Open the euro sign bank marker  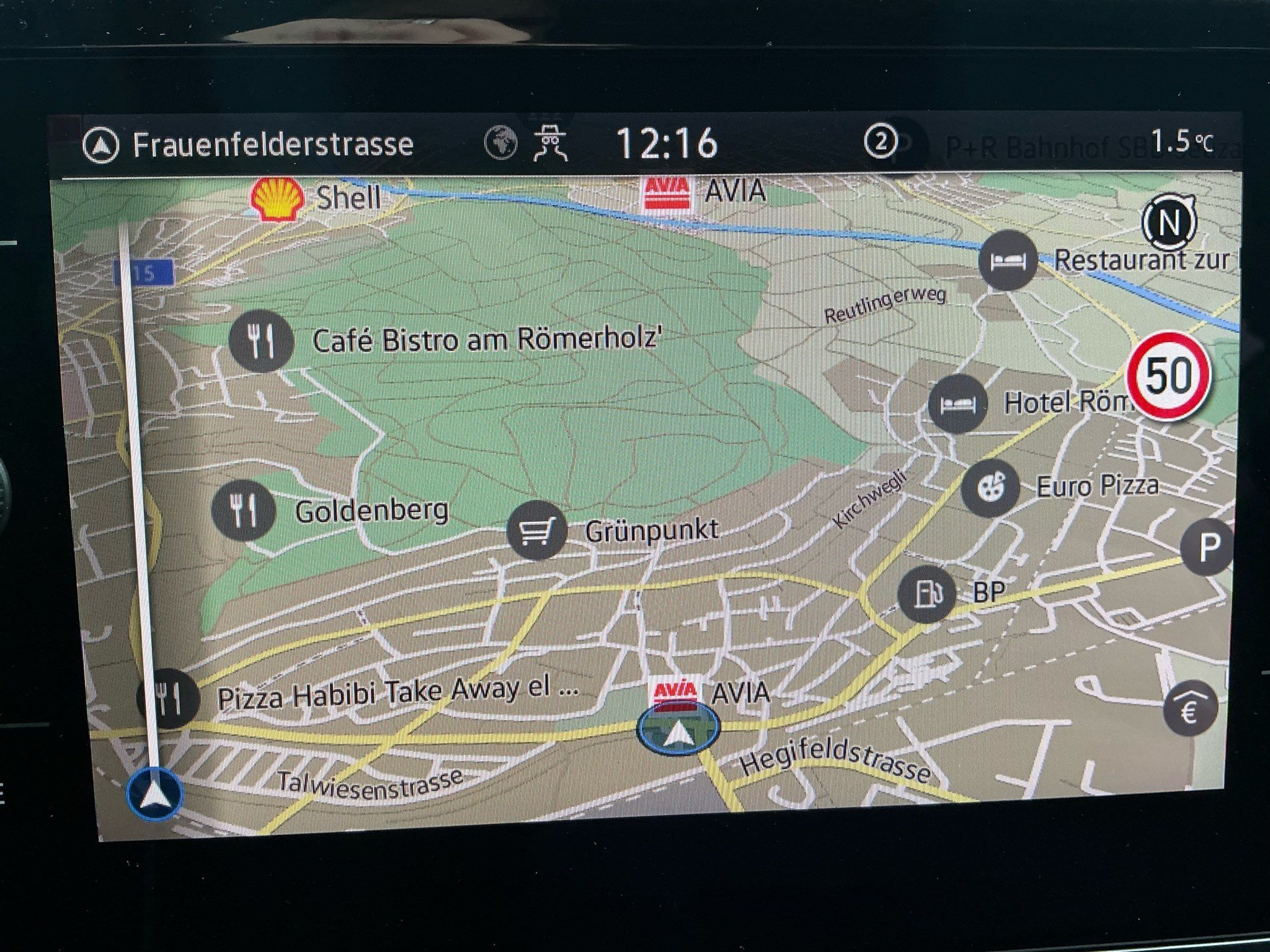click(1189, 708)
